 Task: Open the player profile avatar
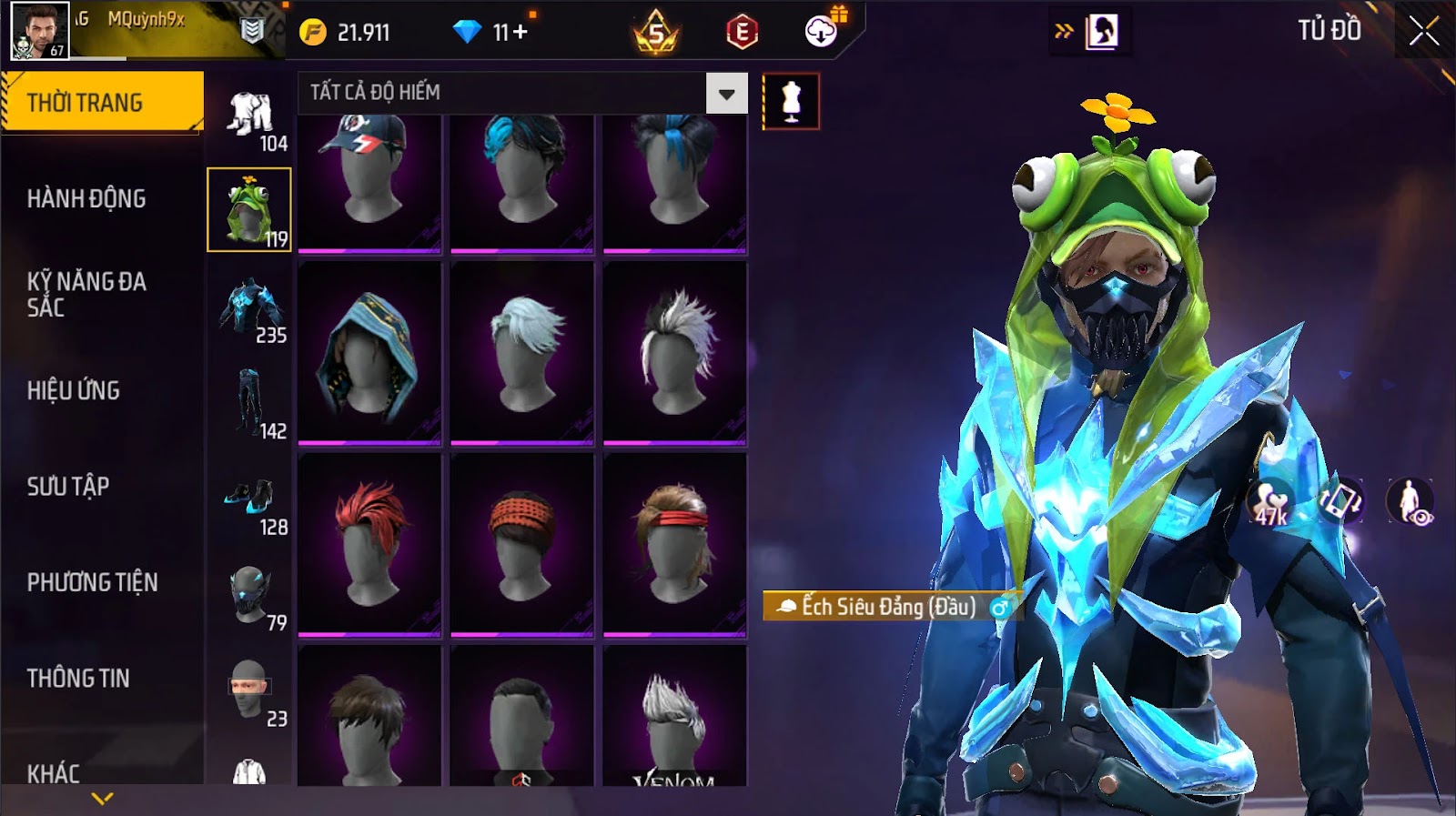point(39,30)
